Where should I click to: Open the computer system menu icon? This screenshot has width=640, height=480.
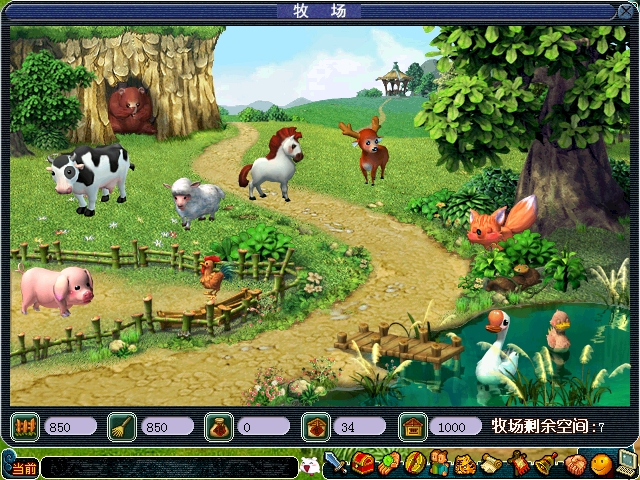627,462
